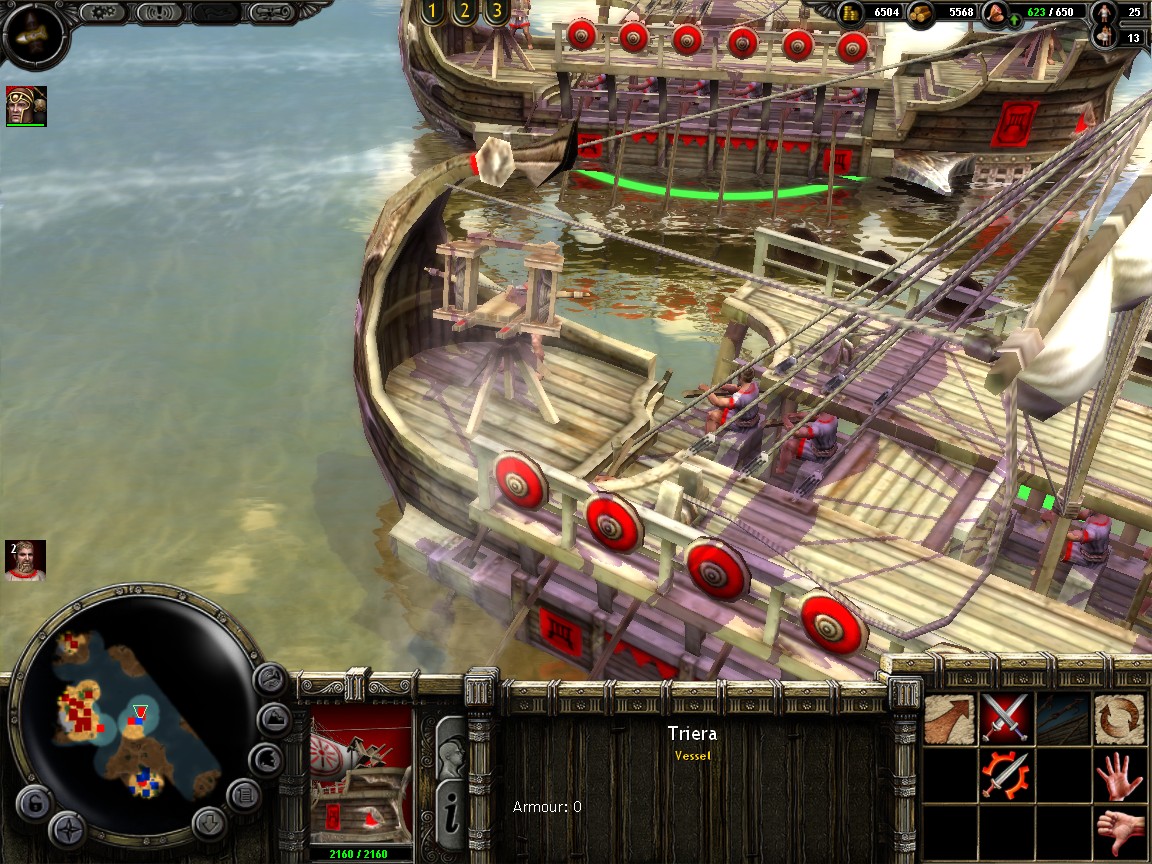
Task: Select control group 2
Action: click(x=463, y=12)
